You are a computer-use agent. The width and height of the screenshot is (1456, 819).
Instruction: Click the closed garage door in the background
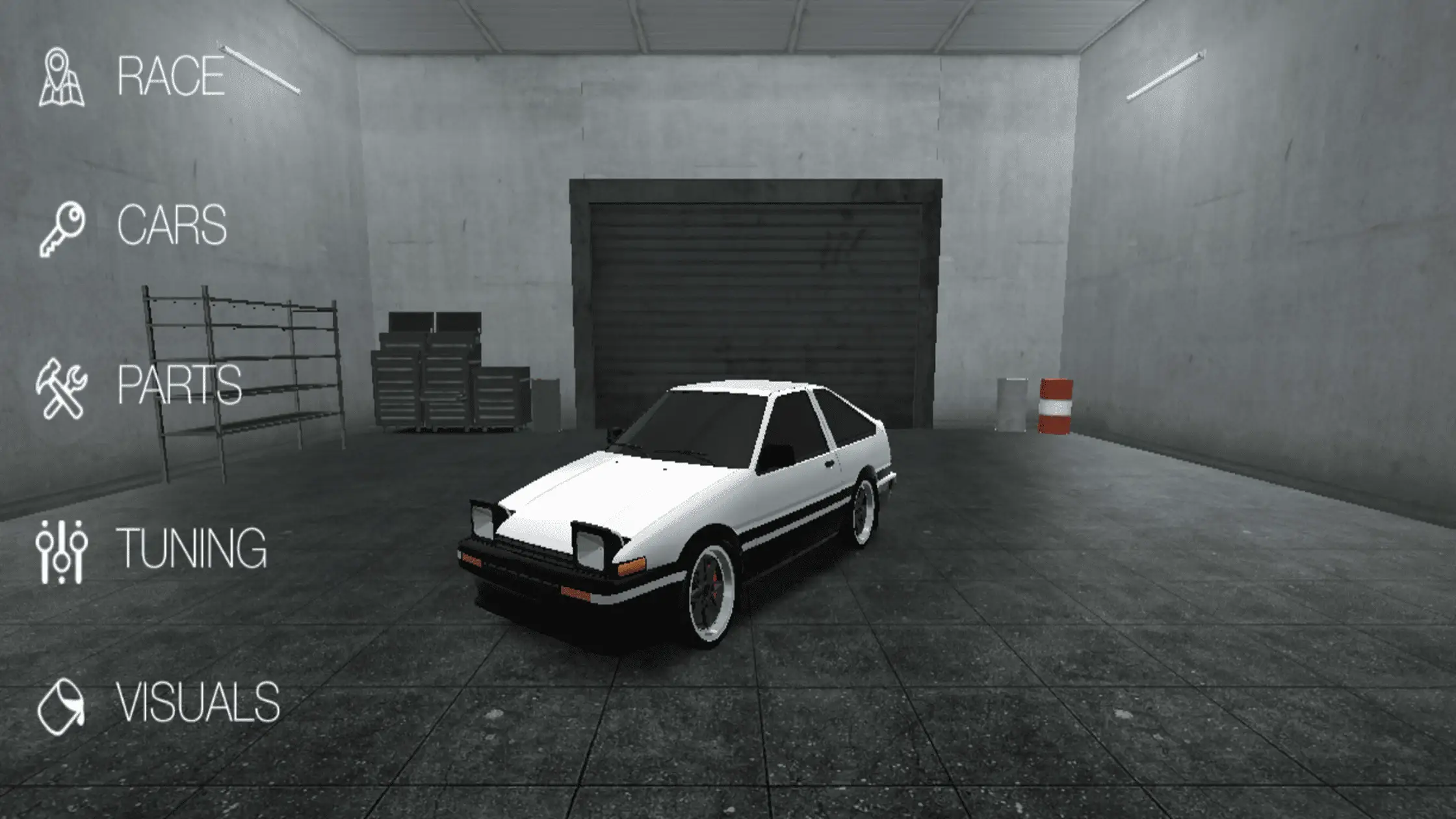747,279
